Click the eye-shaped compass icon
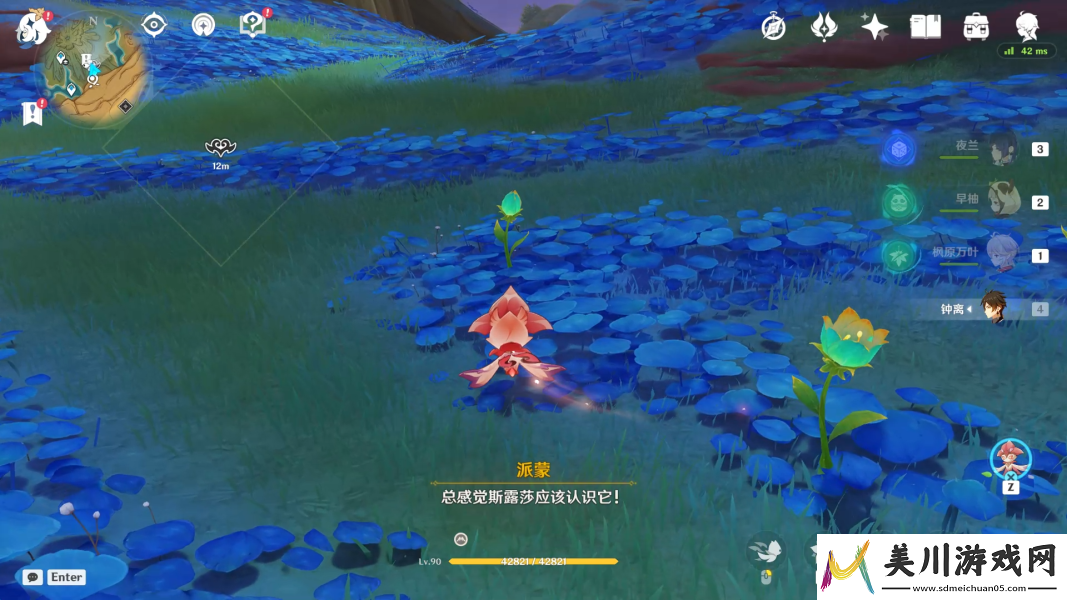 (x=153, y=25)
